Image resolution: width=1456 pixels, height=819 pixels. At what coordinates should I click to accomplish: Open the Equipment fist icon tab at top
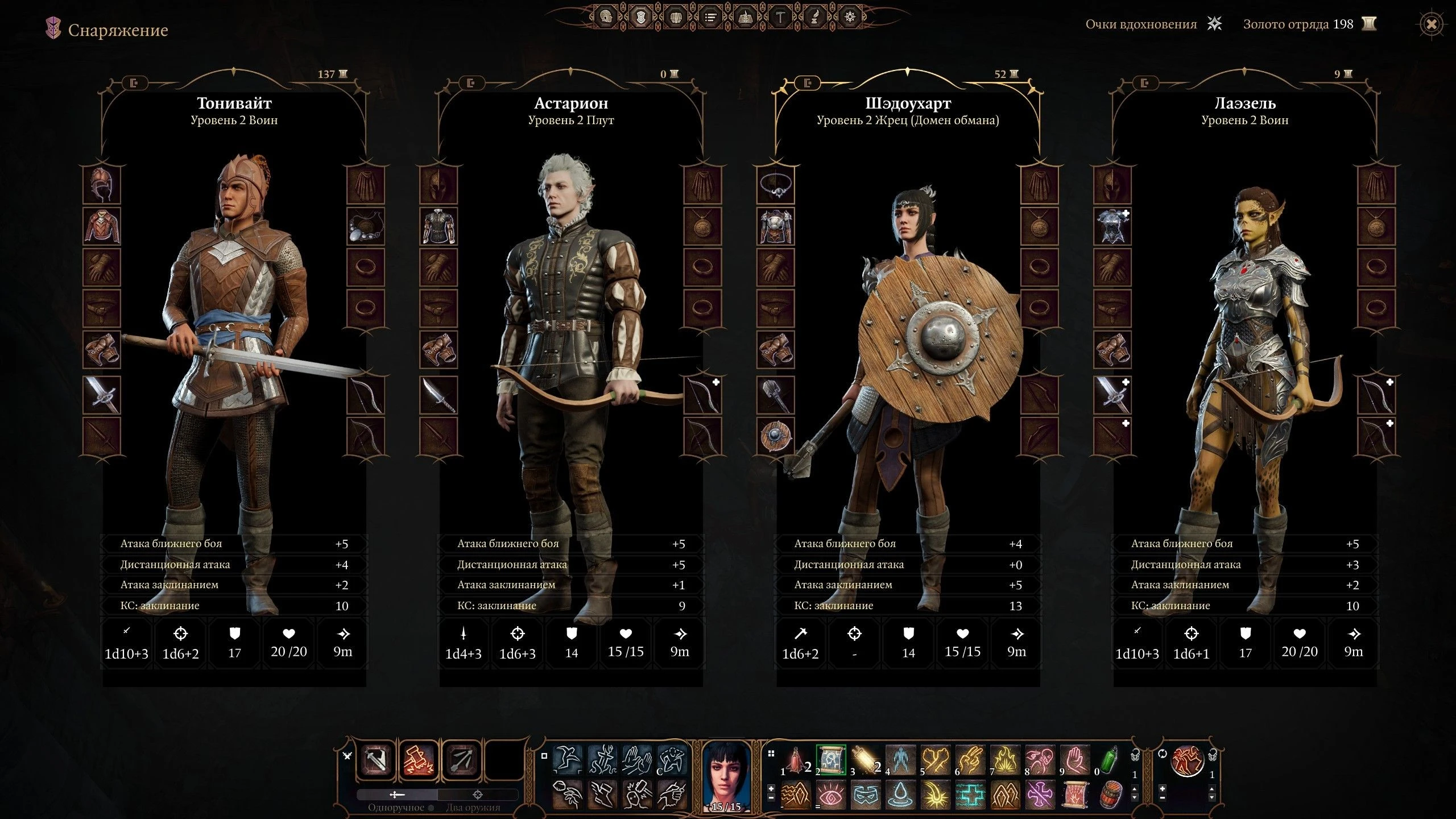pos(676,18)
